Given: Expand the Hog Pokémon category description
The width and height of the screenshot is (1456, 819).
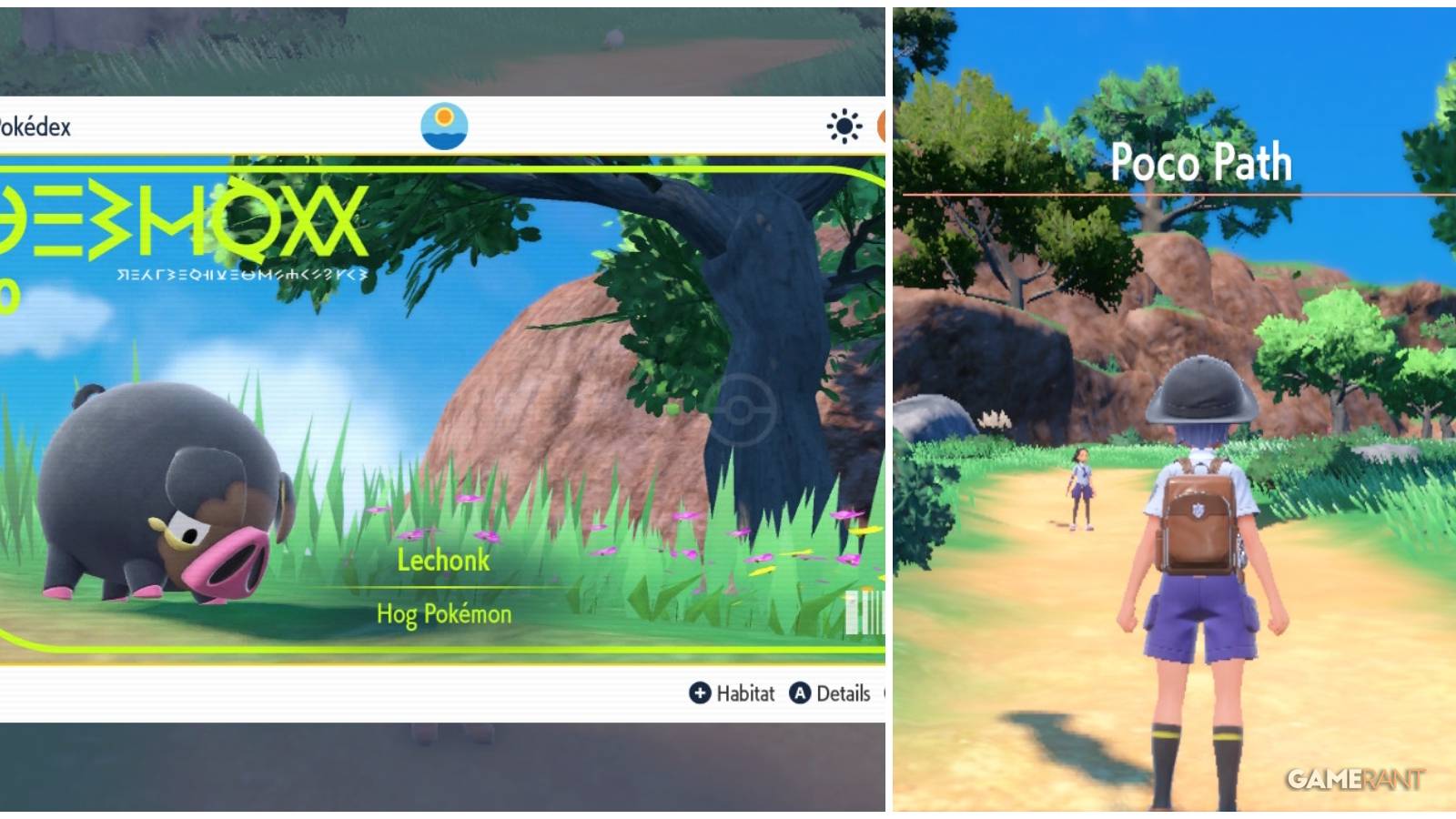Looking at the screenshot, I should [443, 613].
